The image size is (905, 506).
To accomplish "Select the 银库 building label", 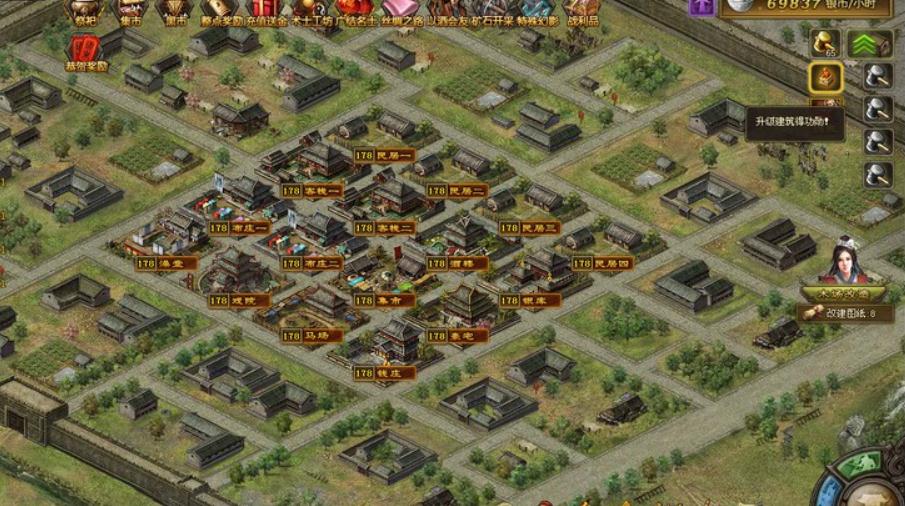I will coord(526,299).
